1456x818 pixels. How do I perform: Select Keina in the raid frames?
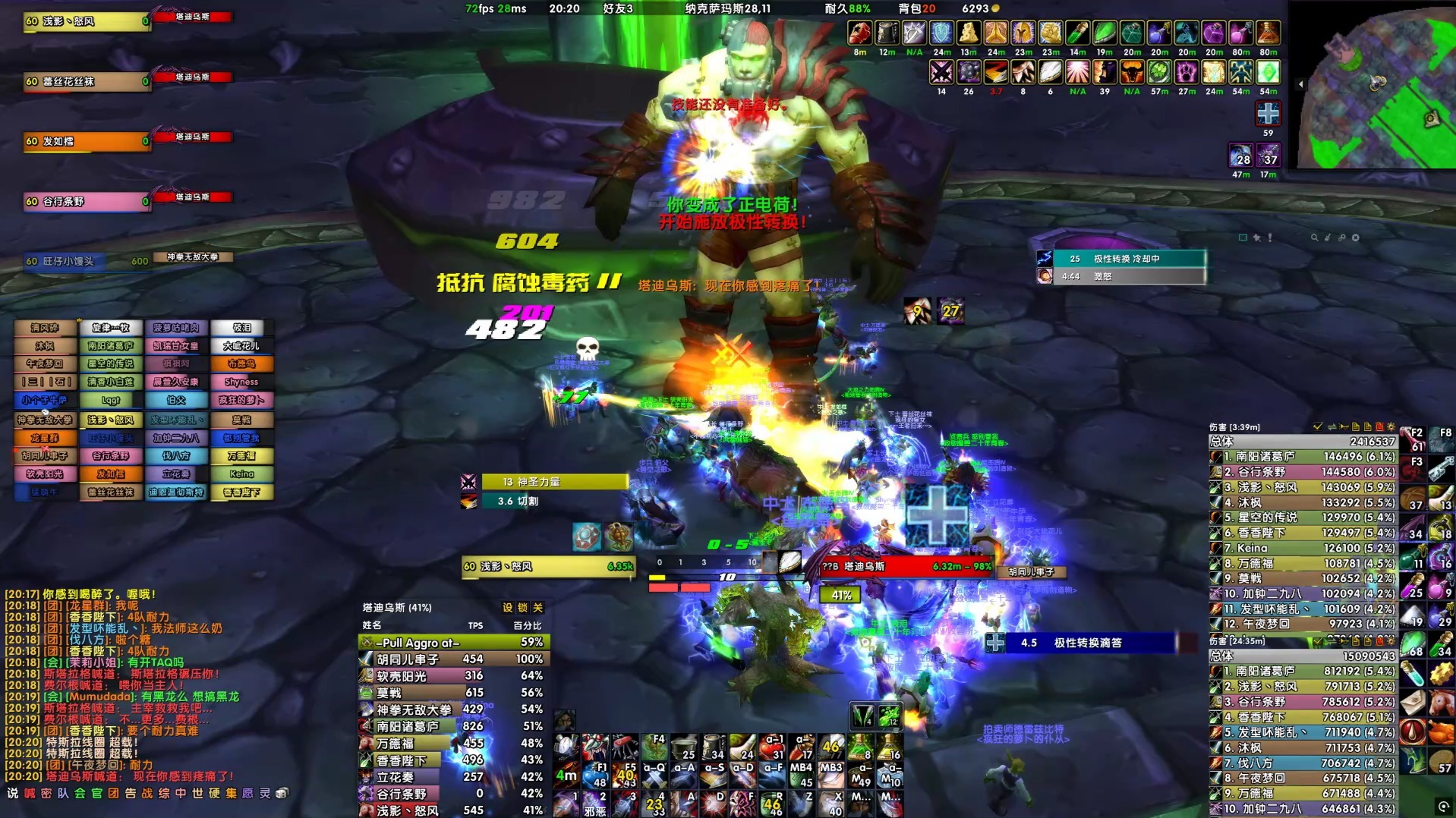coord(241,474)
